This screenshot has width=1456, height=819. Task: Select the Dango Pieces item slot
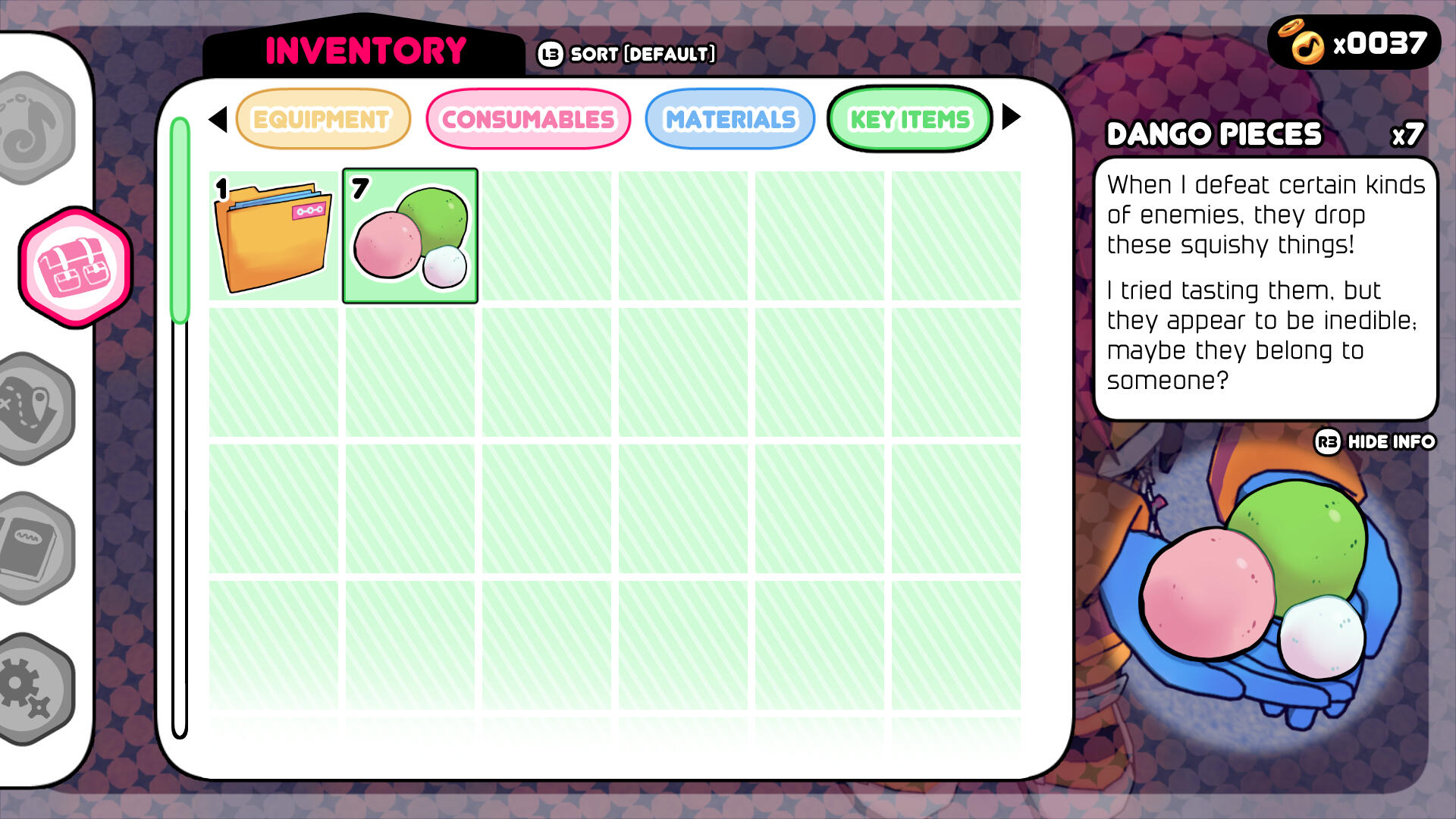tap(409, 235)
